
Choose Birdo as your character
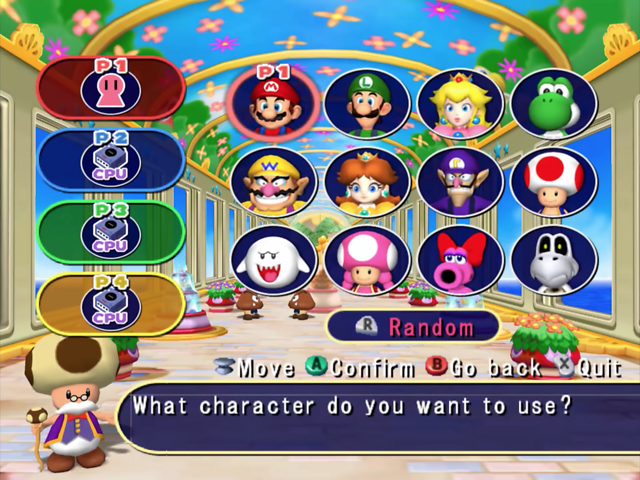click(x=460, y=260)
